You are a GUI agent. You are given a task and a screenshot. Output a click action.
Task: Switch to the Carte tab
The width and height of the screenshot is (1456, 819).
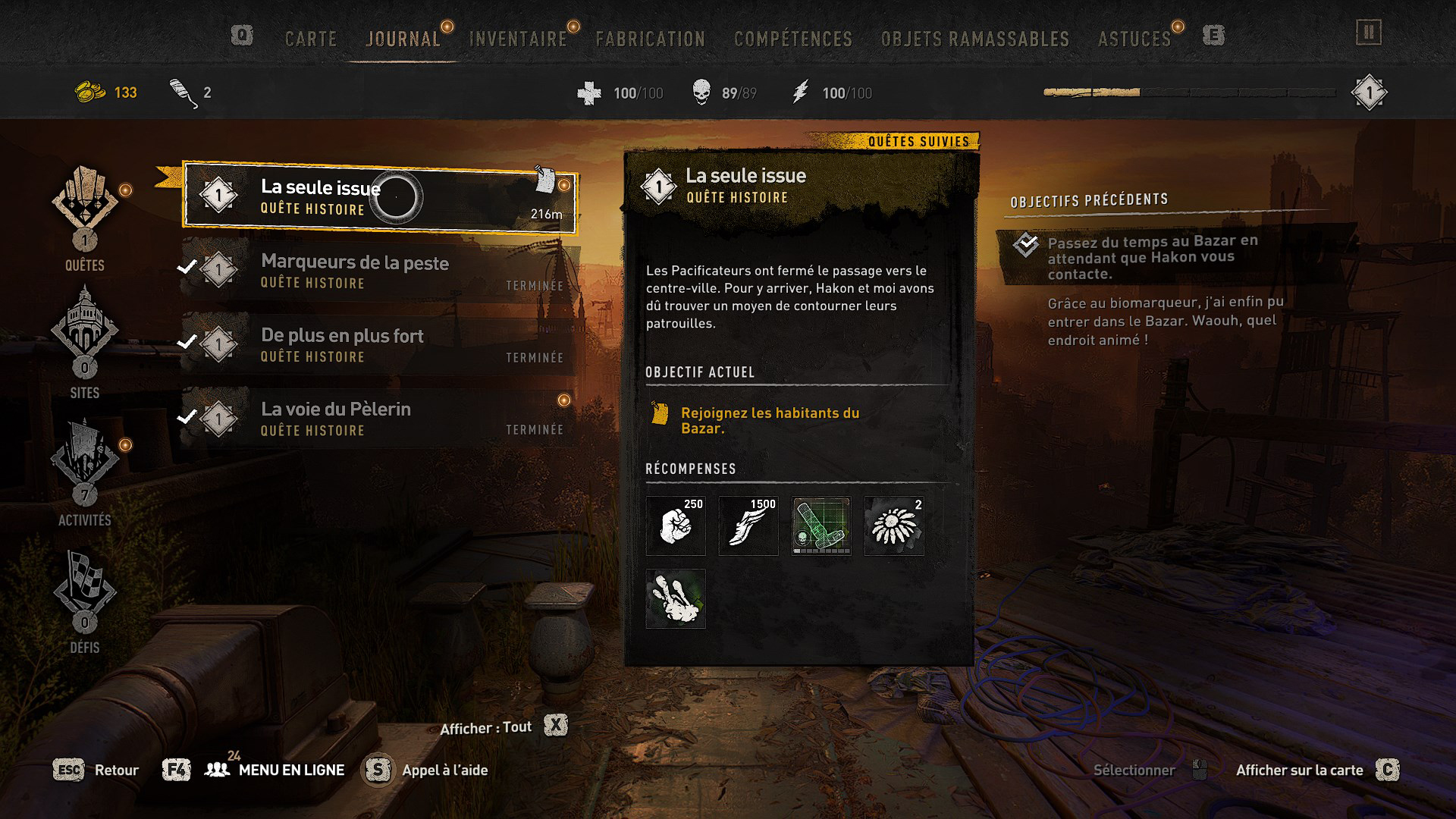310,39
